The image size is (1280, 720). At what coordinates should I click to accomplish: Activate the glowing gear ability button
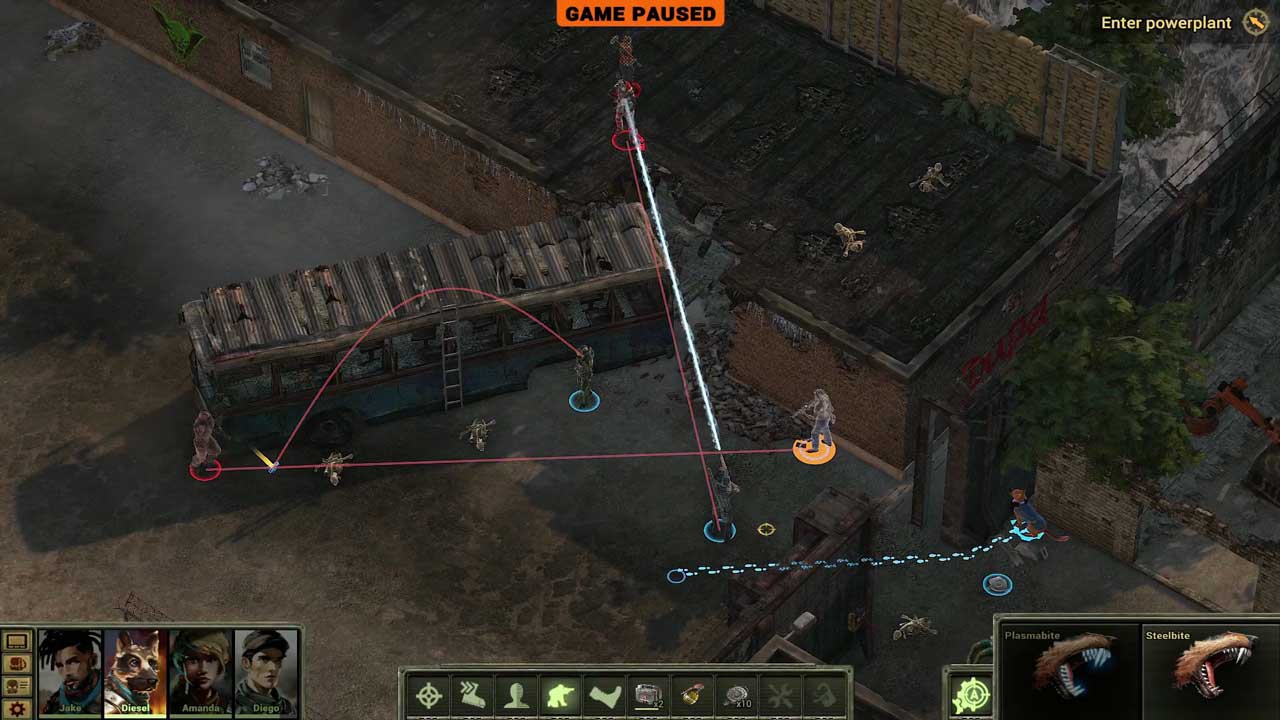[971, 695]
